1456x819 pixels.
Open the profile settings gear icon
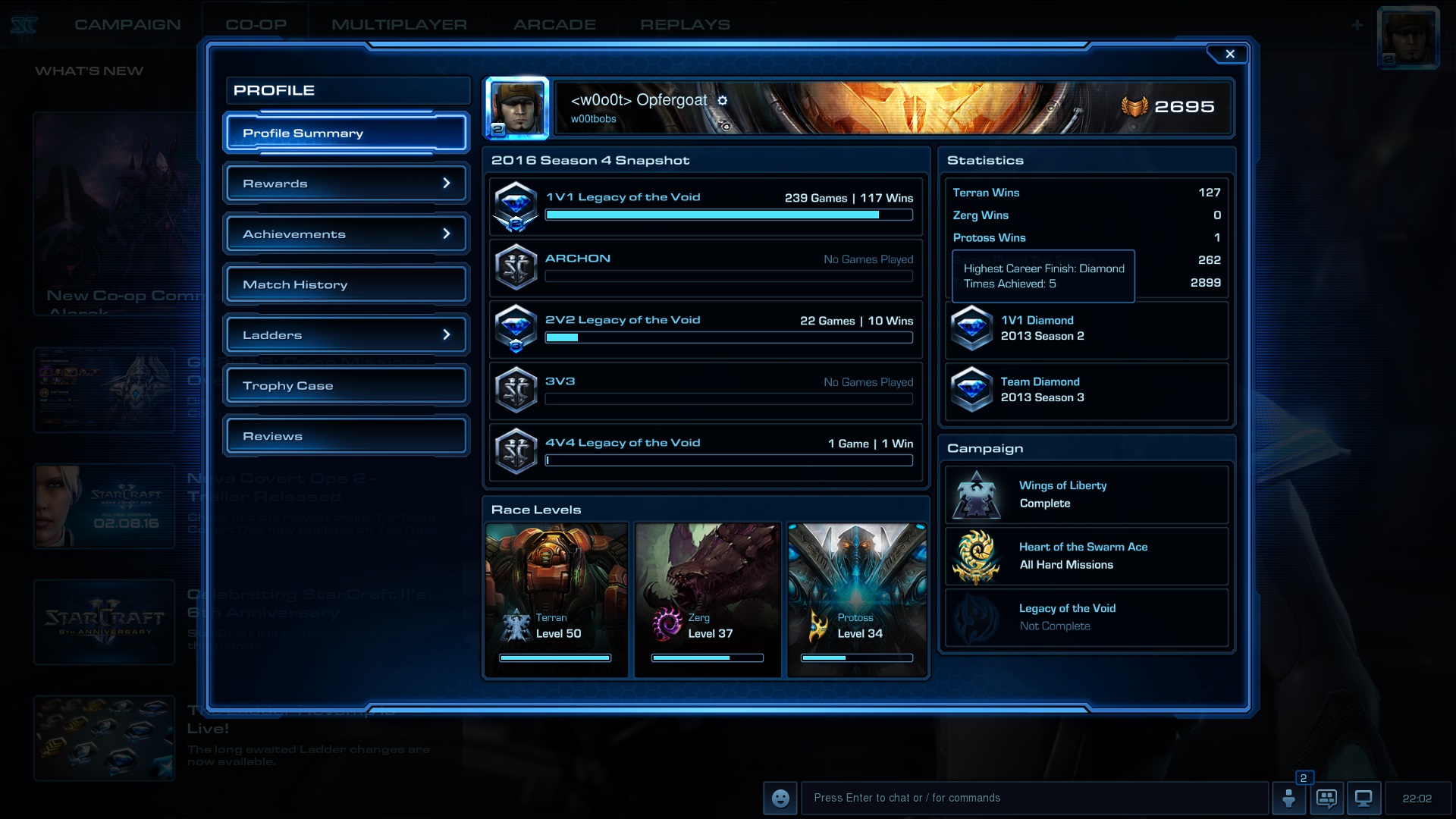point(723,100)
